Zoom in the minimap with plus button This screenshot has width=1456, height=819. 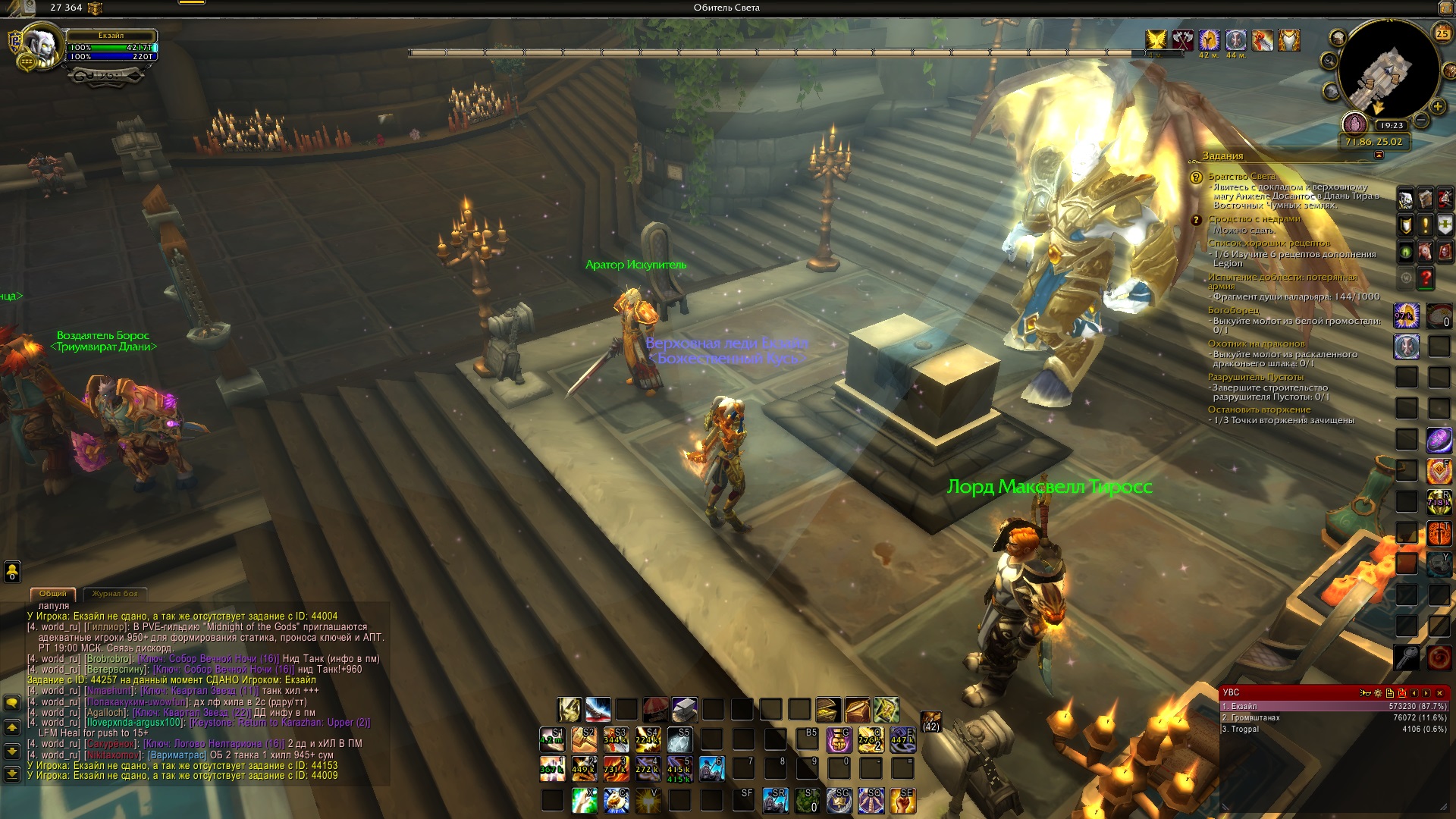point(1437,106)
